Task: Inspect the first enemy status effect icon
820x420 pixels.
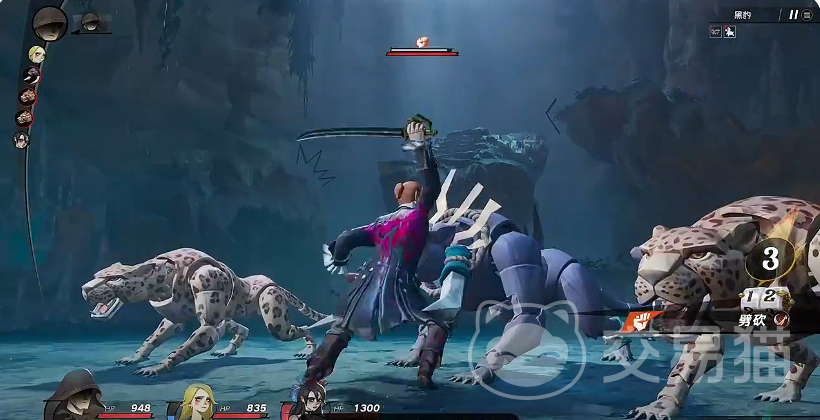Action: click(715, 32)
